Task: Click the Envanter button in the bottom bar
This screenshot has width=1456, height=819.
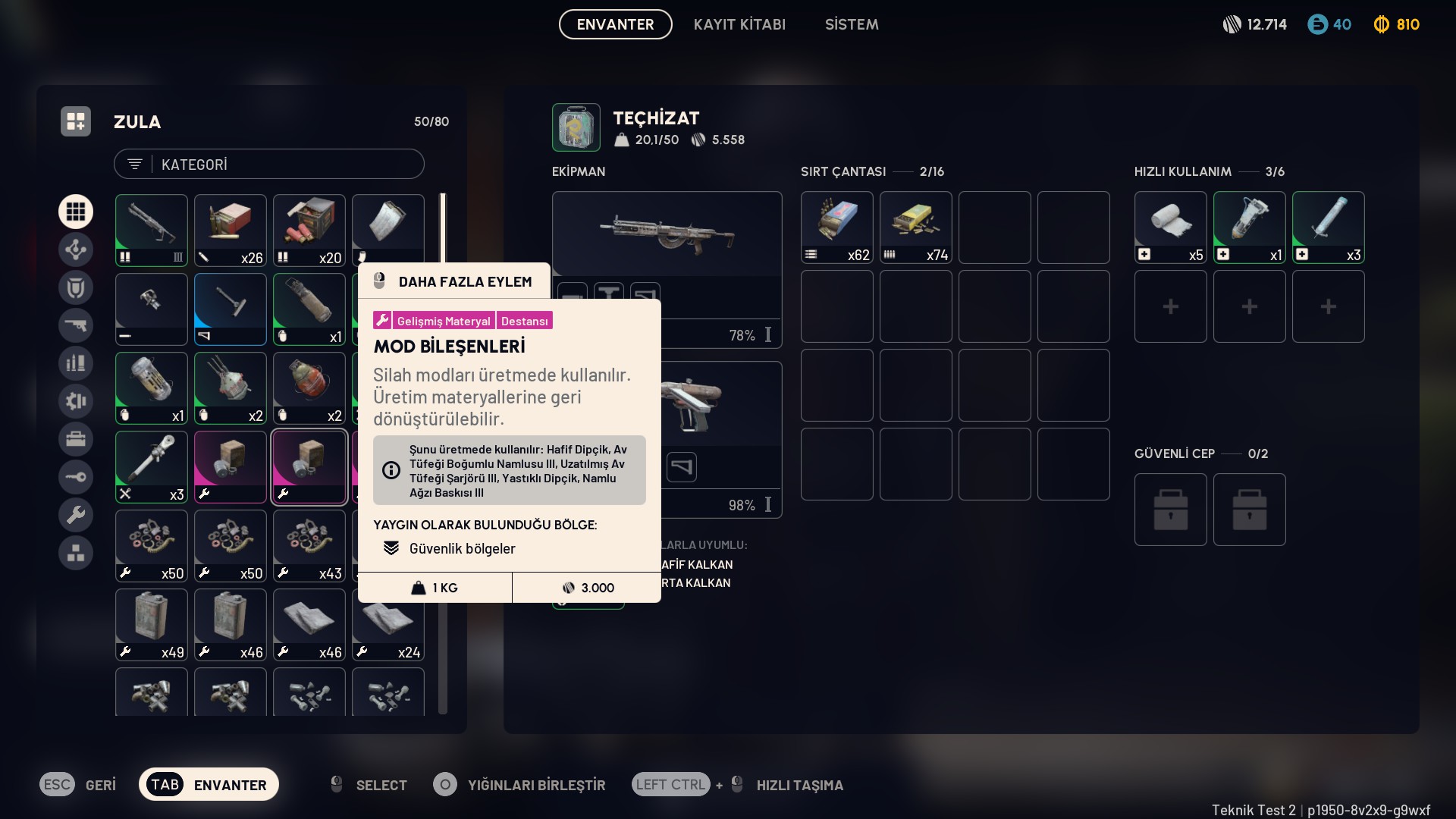Action: pyautogui.click(x=209, y=785)
